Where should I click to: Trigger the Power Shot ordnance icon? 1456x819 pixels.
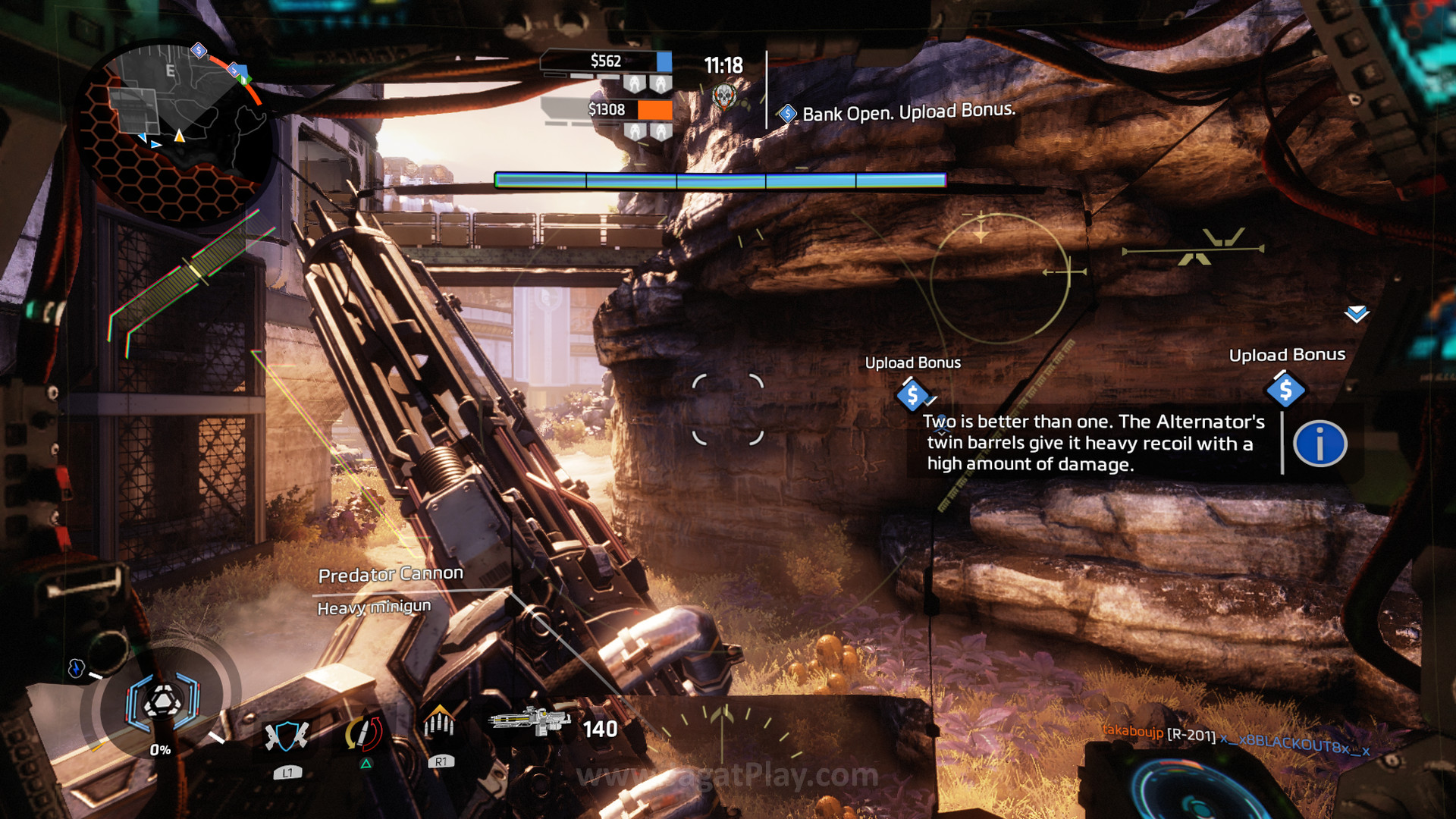[364, 734]
